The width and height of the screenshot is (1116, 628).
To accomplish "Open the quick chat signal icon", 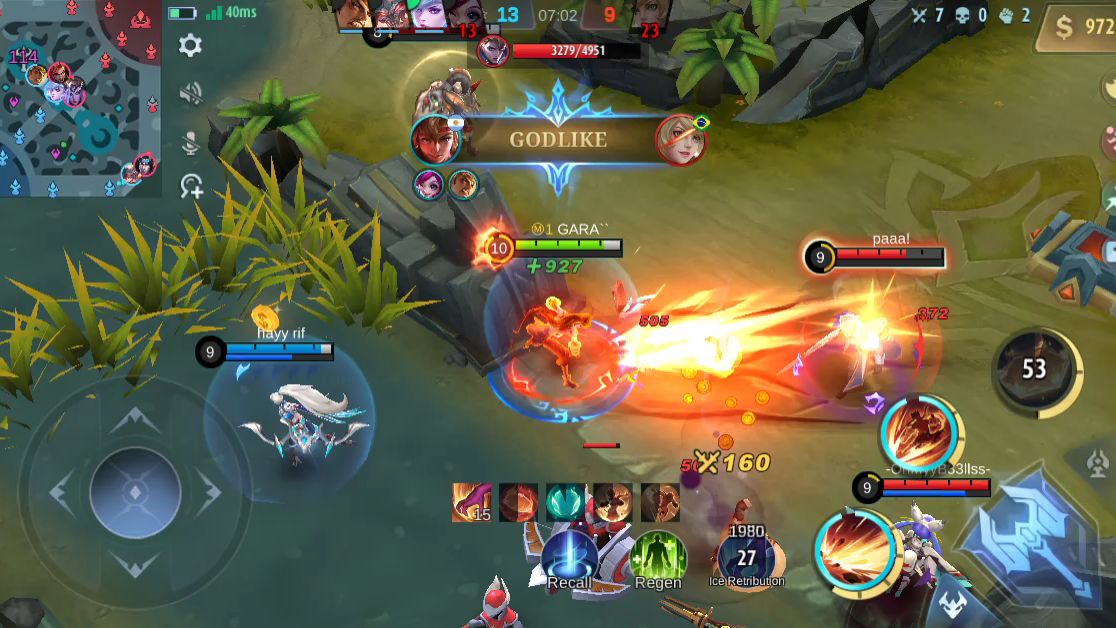I will click(191, 186).
